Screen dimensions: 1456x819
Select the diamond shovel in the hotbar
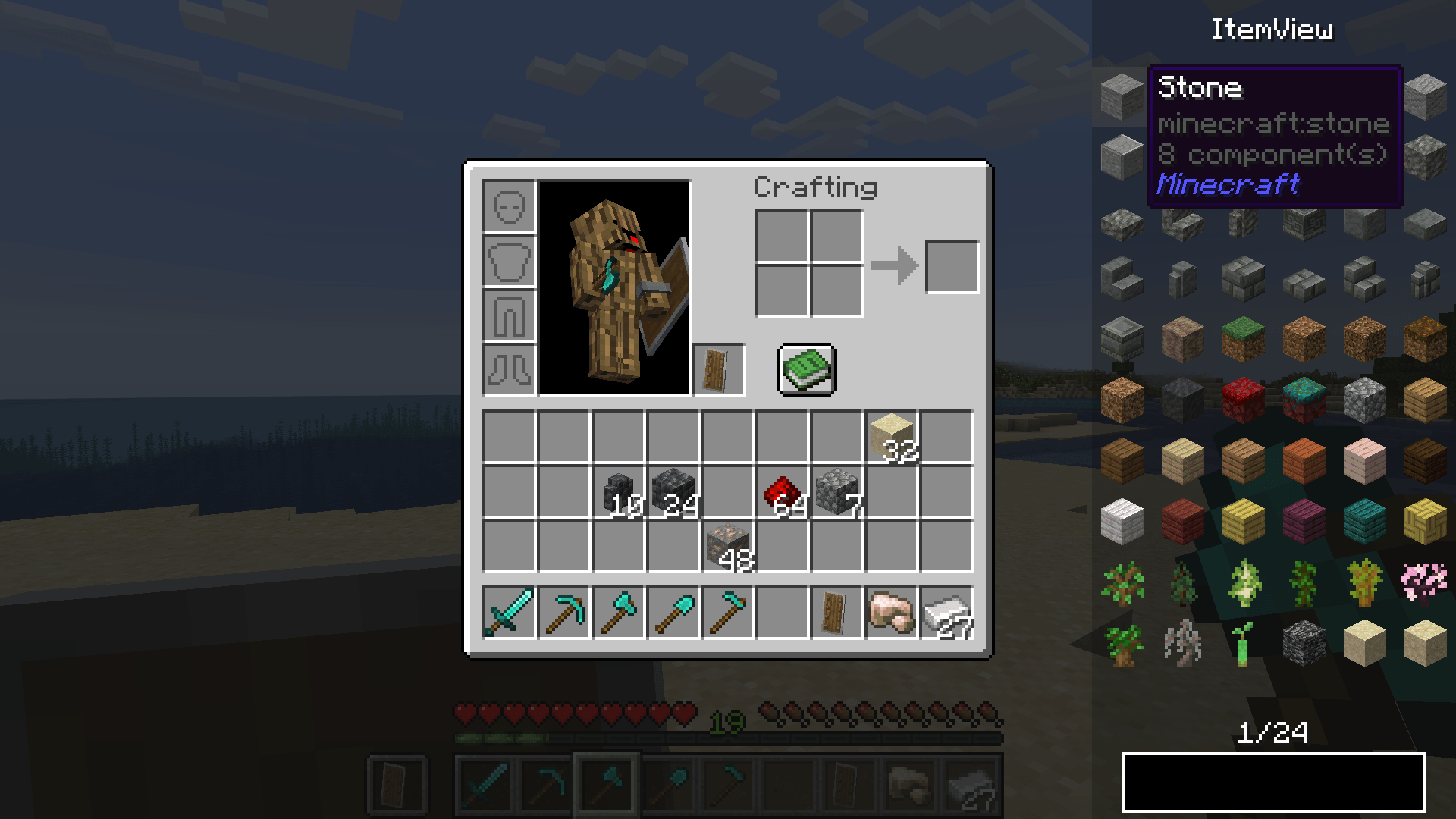pyautogui.click(x=673, y=613)
